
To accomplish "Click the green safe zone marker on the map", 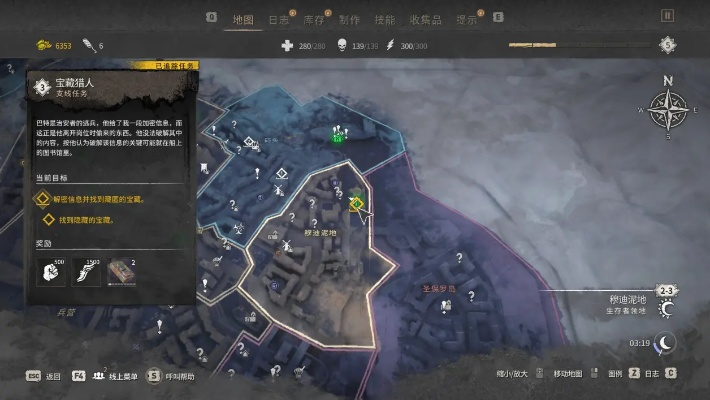I will (339, 137).
